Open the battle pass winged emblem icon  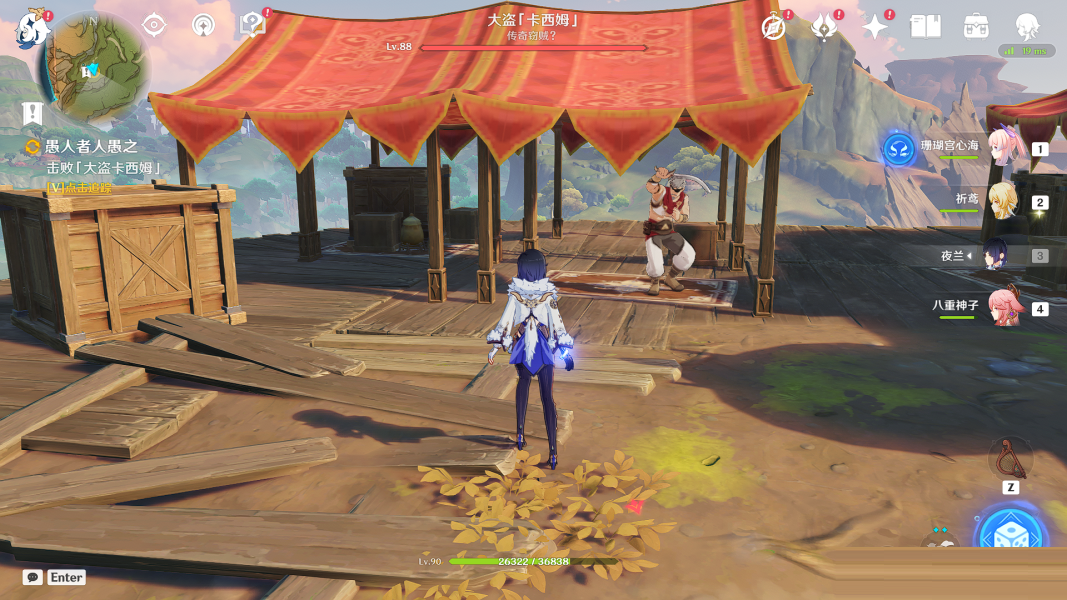tap(824, 27)
